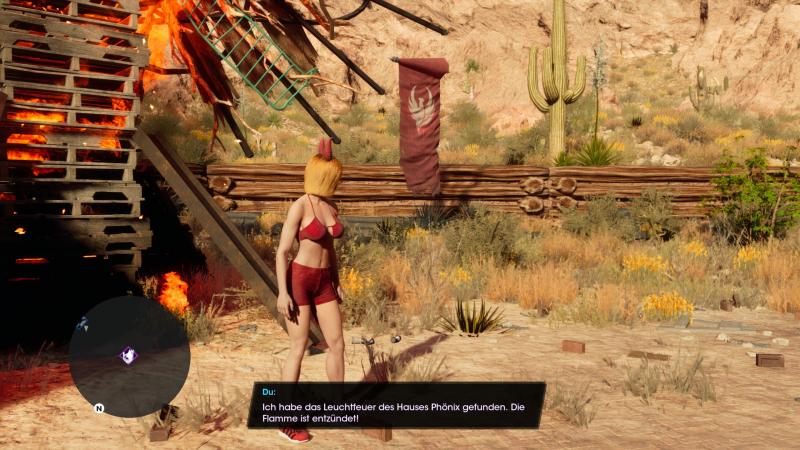Click the purple diamond marker on the minimap
Viewport: 800px width, 450px height.
(129, 355)
